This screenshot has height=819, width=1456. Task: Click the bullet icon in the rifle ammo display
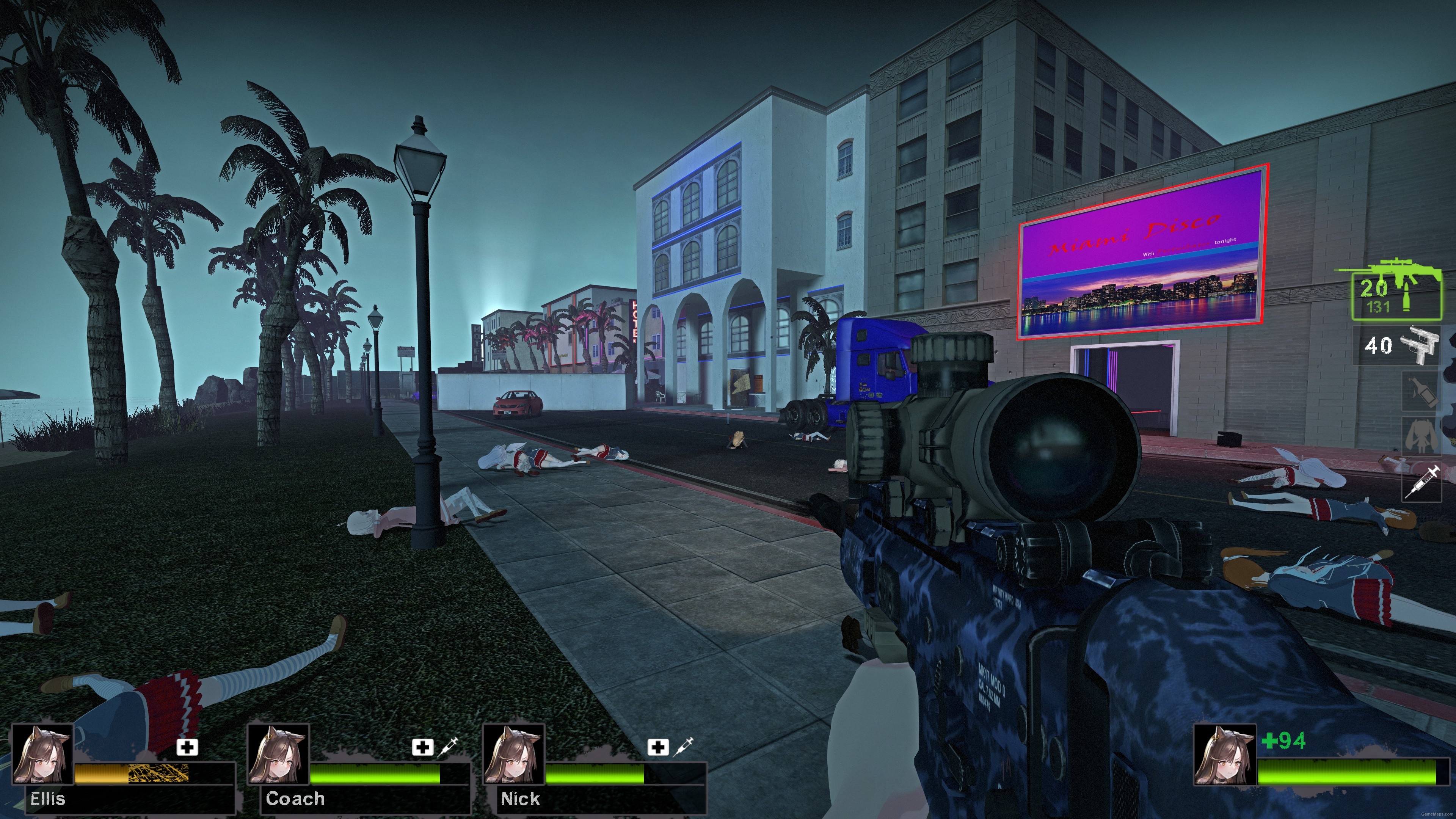[1407, 297]
